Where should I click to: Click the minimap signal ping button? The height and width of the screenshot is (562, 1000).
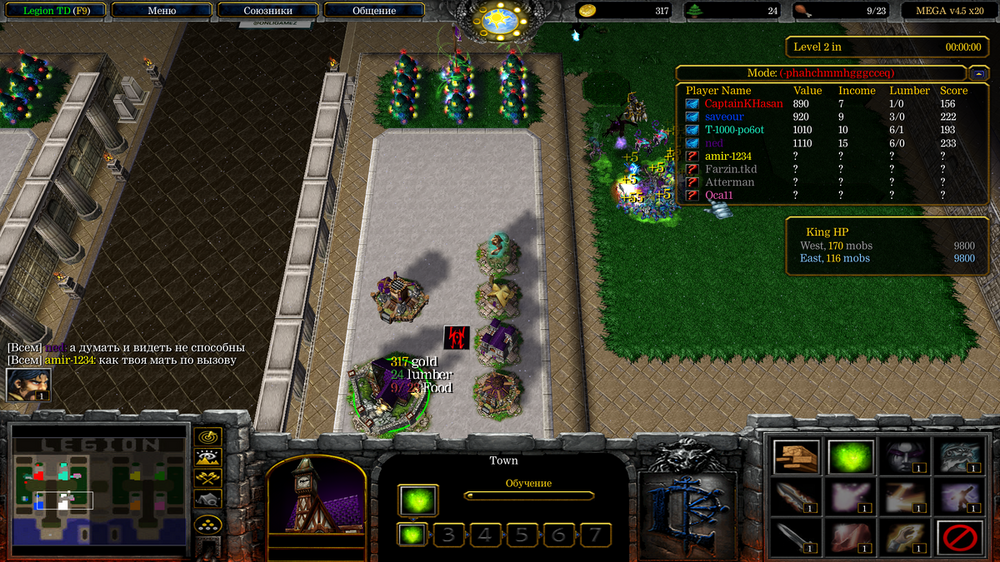click(208, 437)
